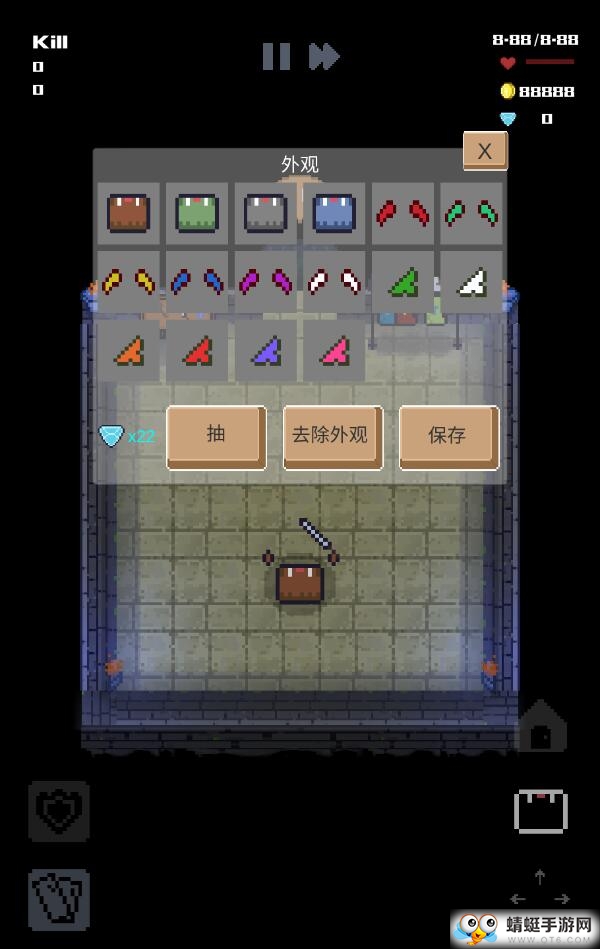Choose the green chest skin

tap(197, 214)
